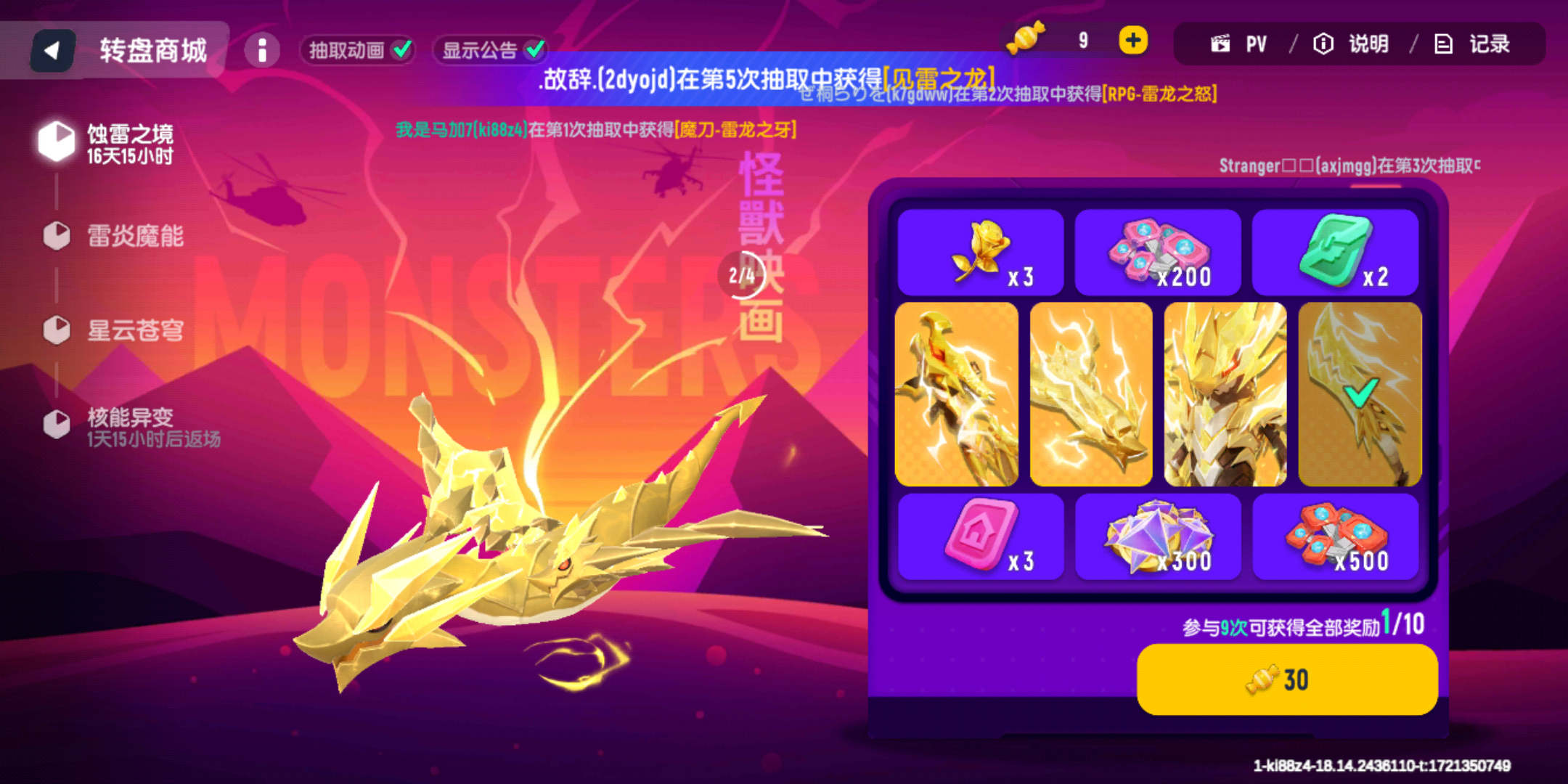Viewport: 1568px width, 784px height.
Task: Select the 蚀雷之境 hexagon event icon
Action: (55, 140)
